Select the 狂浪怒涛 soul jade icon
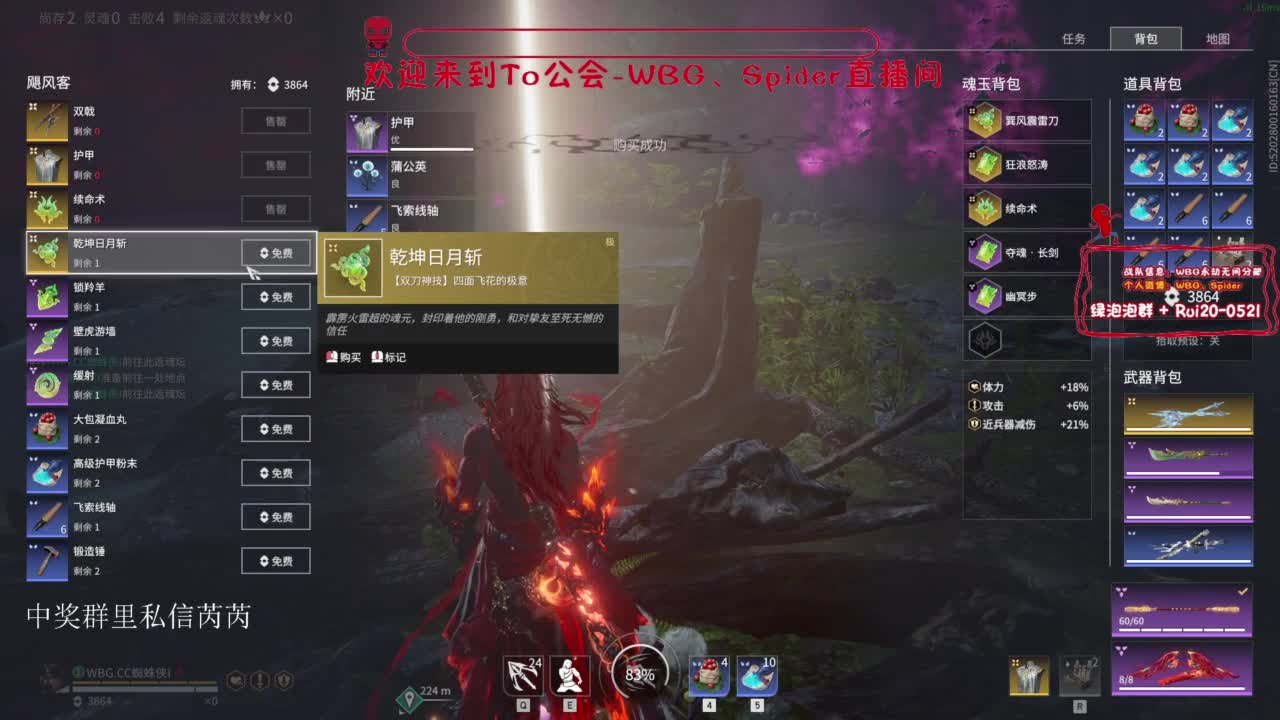The height and width of the screenshot is (720, 1280). [x=985, y=164]
